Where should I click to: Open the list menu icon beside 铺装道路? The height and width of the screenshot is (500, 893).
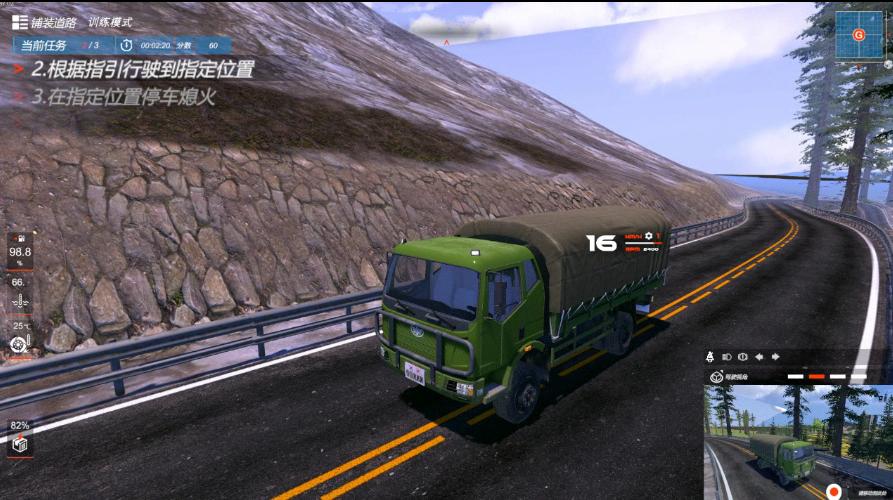19,22
